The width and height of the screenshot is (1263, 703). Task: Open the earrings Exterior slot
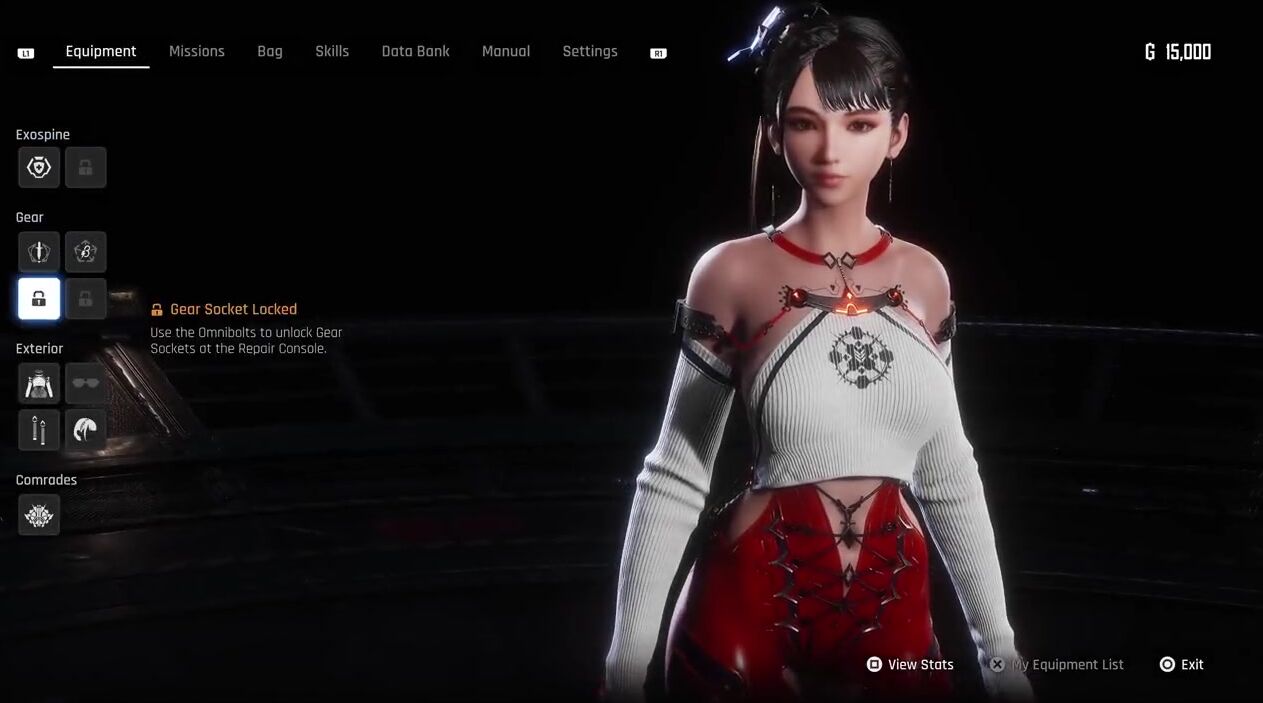pos(39,430)
